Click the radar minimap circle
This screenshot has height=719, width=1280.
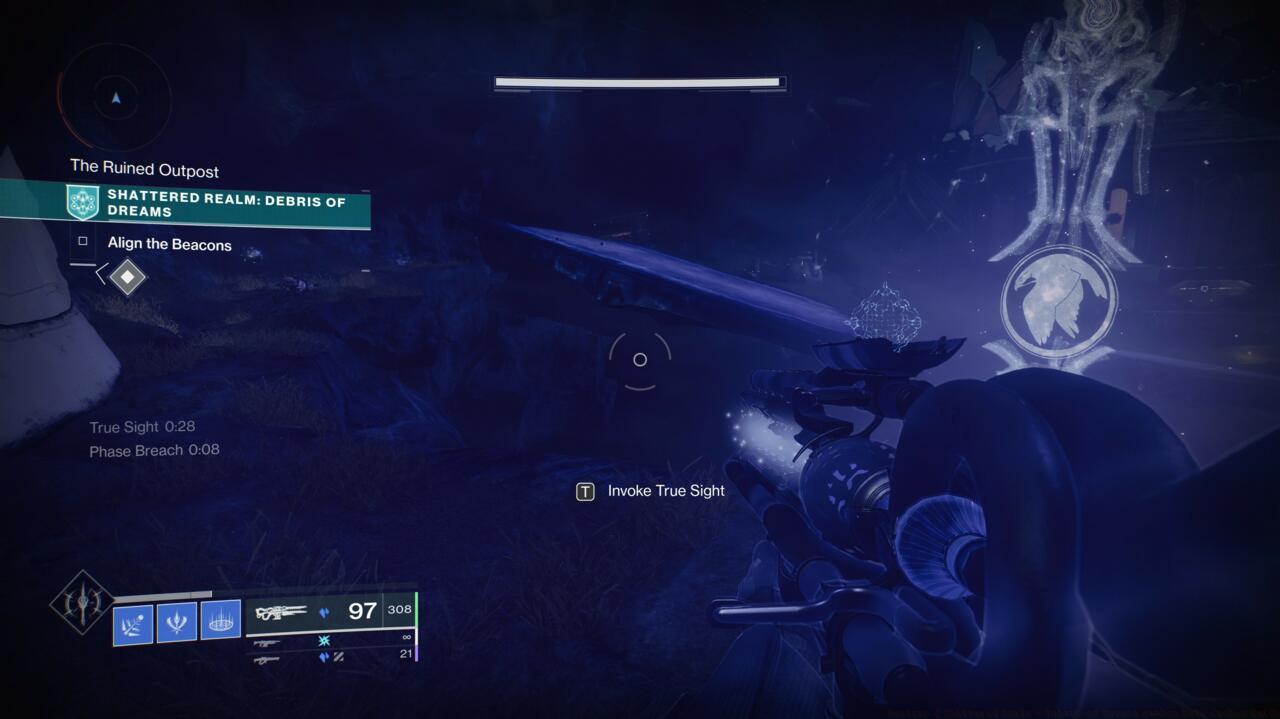click(x=116, y=98)
